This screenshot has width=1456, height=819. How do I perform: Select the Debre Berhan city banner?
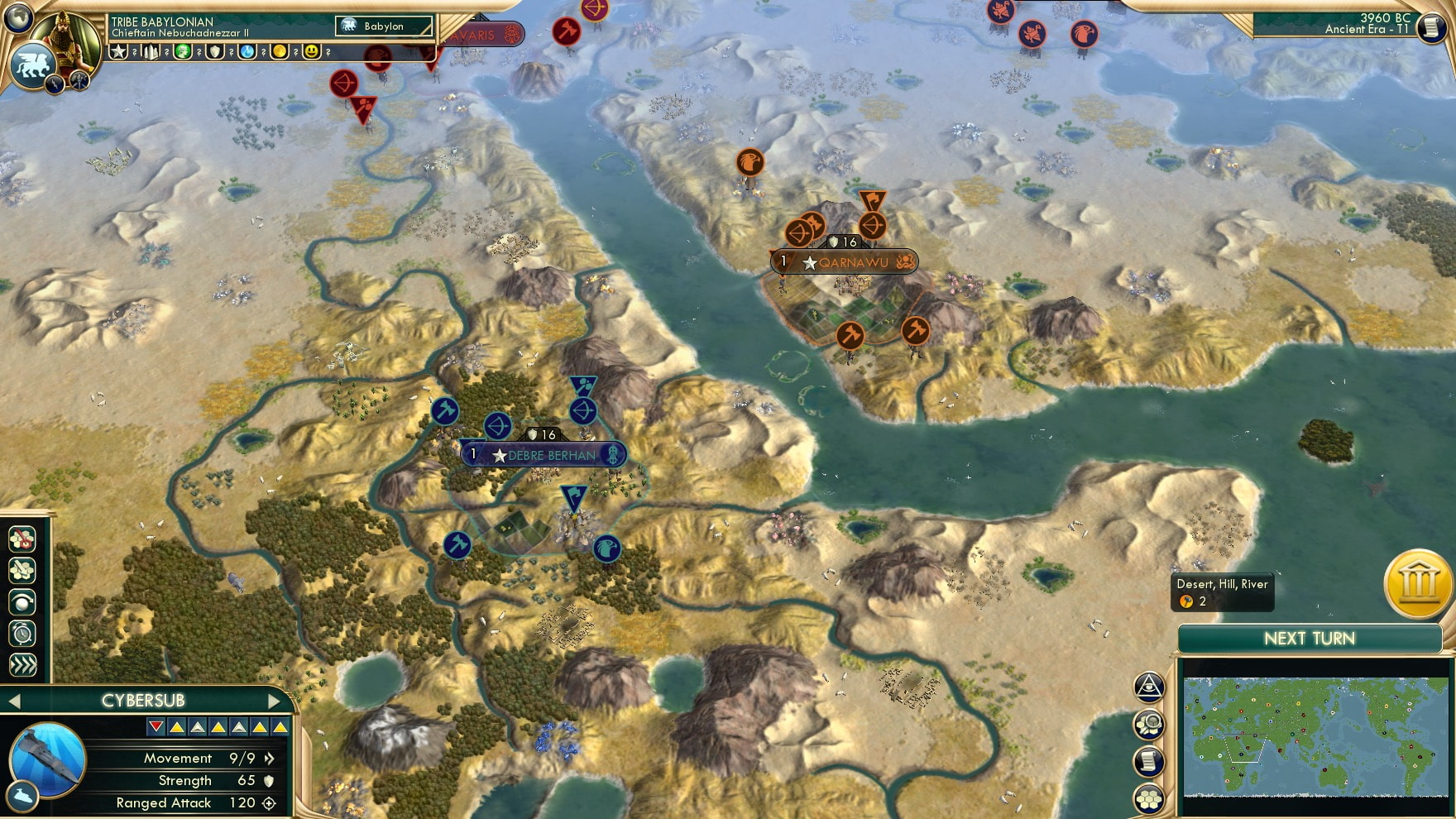(542, 454)
